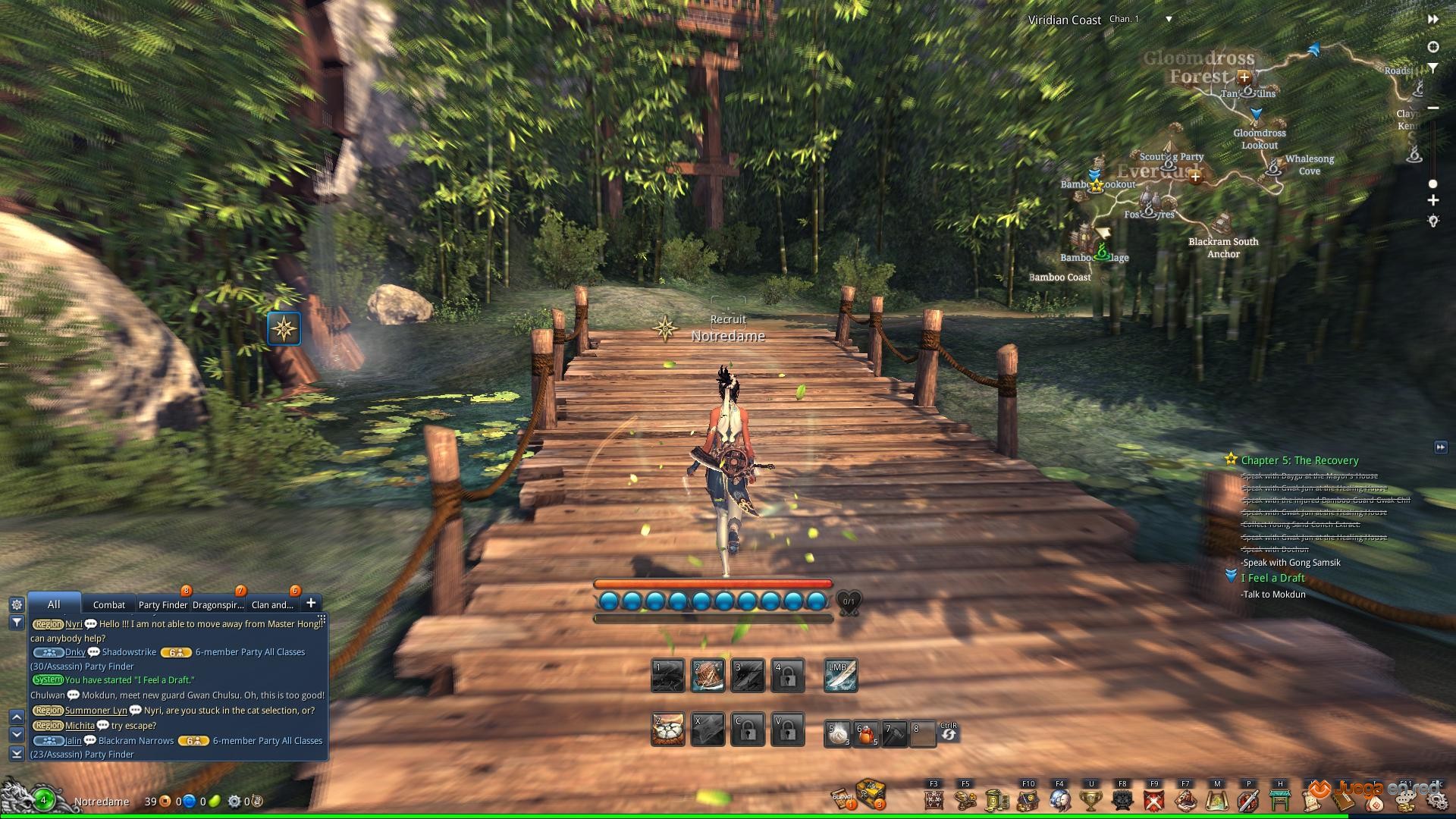Switch to the Combat chat tab
Image resolution: width=1456 pixels, height=819 pixels.
pos(108,604)
